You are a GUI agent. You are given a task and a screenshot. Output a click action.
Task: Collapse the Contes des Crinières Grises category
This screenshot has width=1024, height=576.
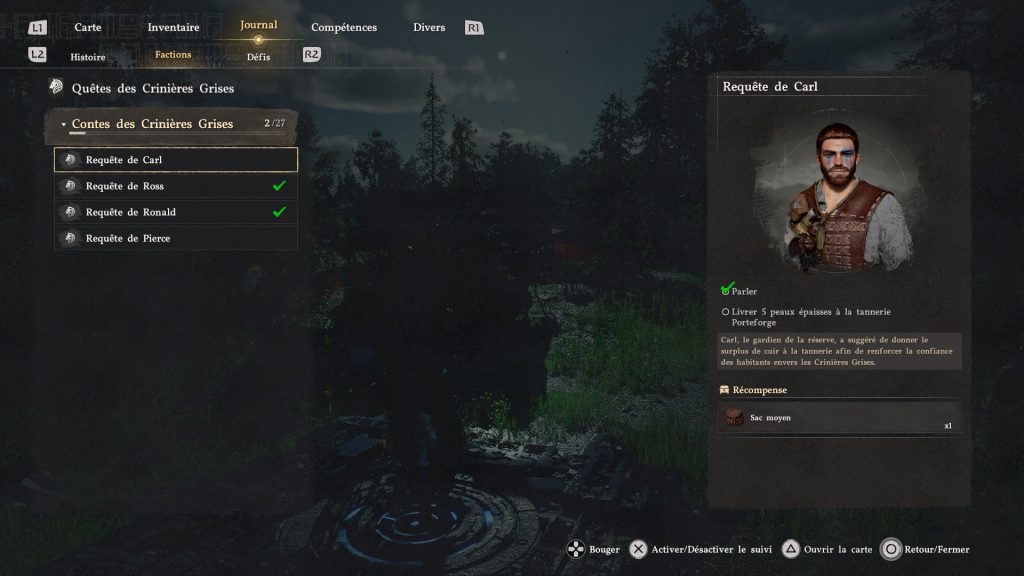[x=152, y=124]
